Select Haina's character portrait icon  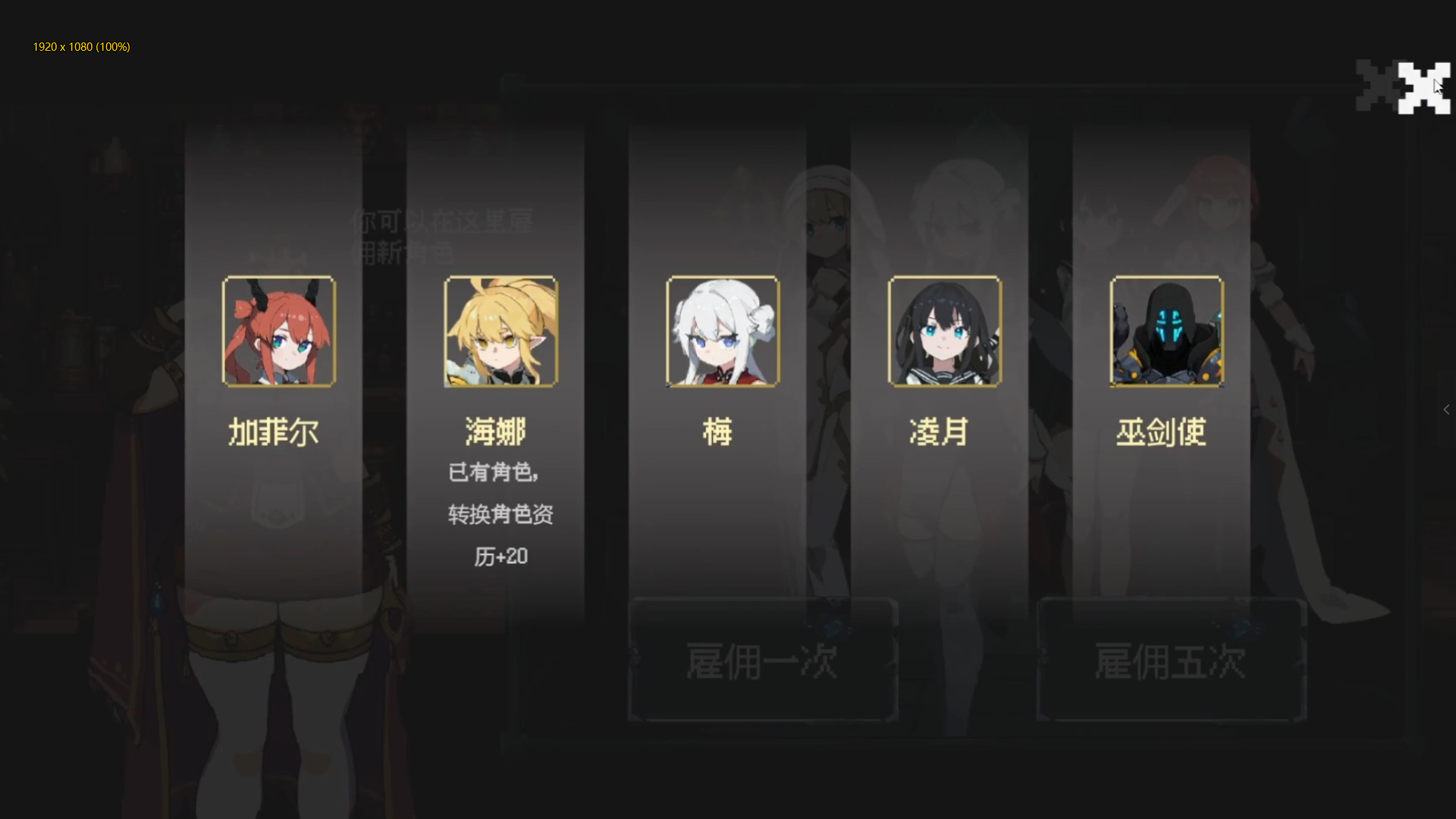click(x=501, y=332)
